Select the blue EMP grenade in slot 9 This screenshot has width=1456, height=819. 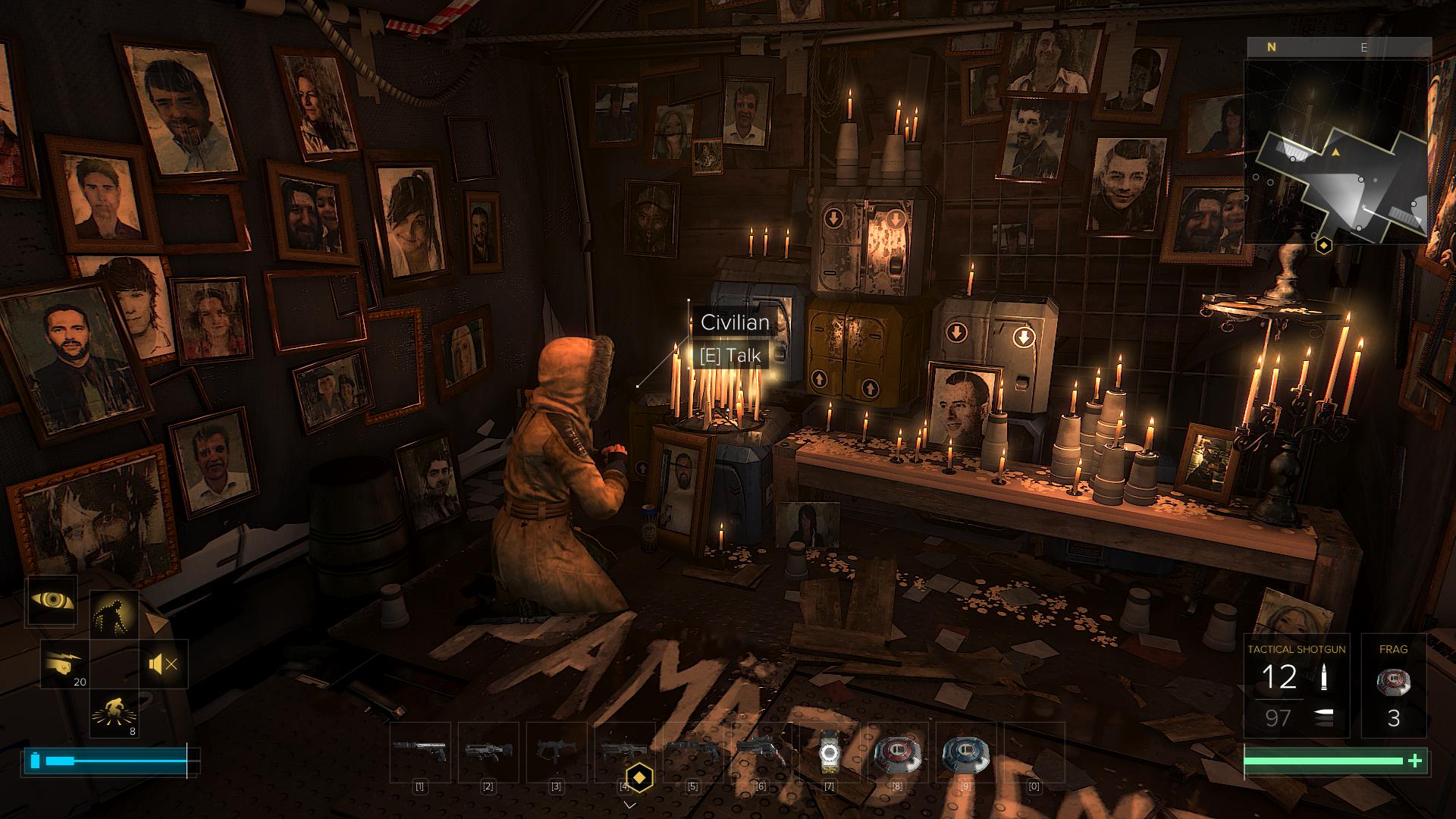click(x=965, y=753)
